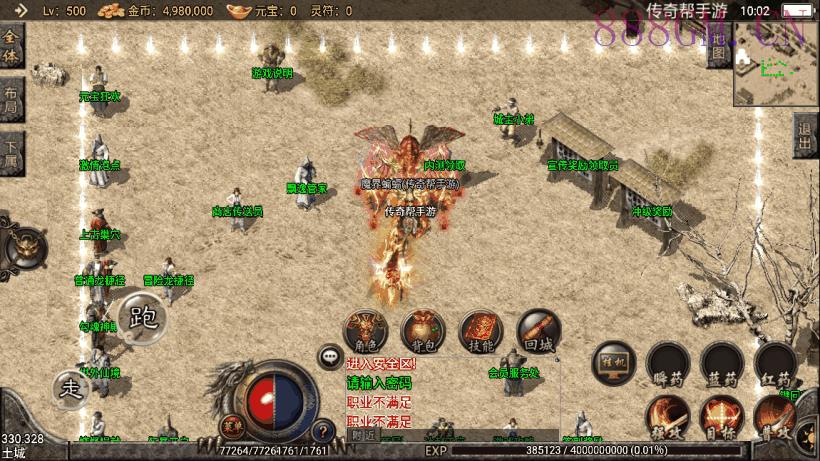This screenshot has width=820, height=461.
Task: Use the 回城 return-to-town scroll
Action: point(539,331)
